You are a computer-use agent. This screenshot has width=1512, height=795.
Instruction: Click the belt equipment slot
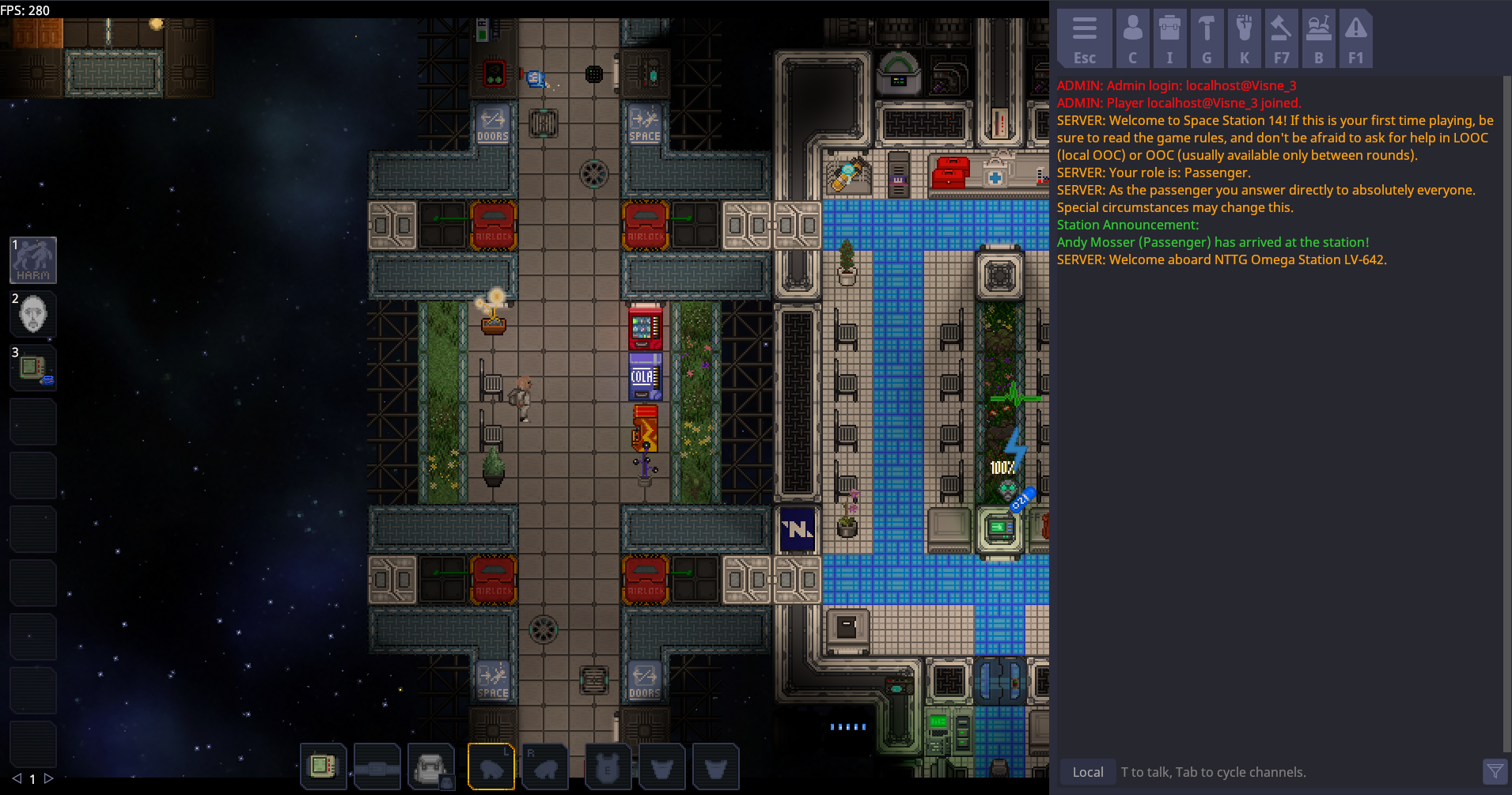point(377,766)
